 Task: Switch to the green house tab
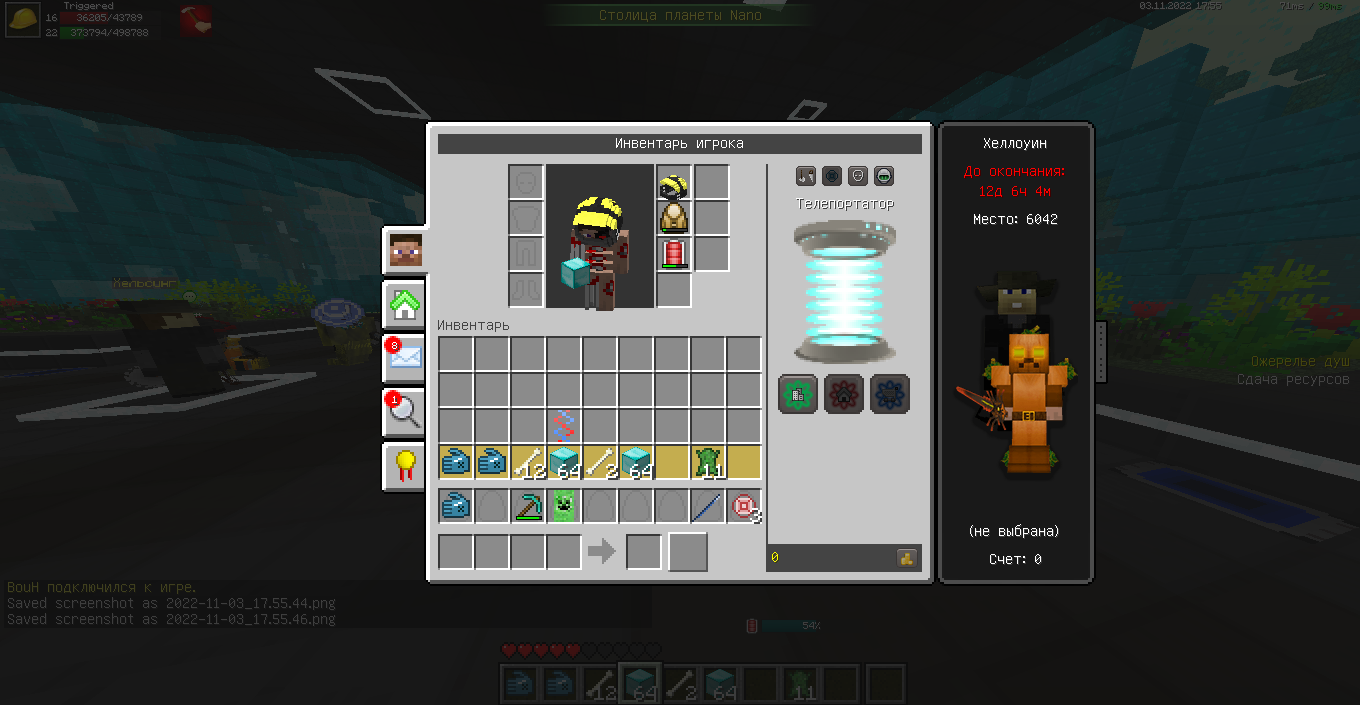click(x=406, y=304)
